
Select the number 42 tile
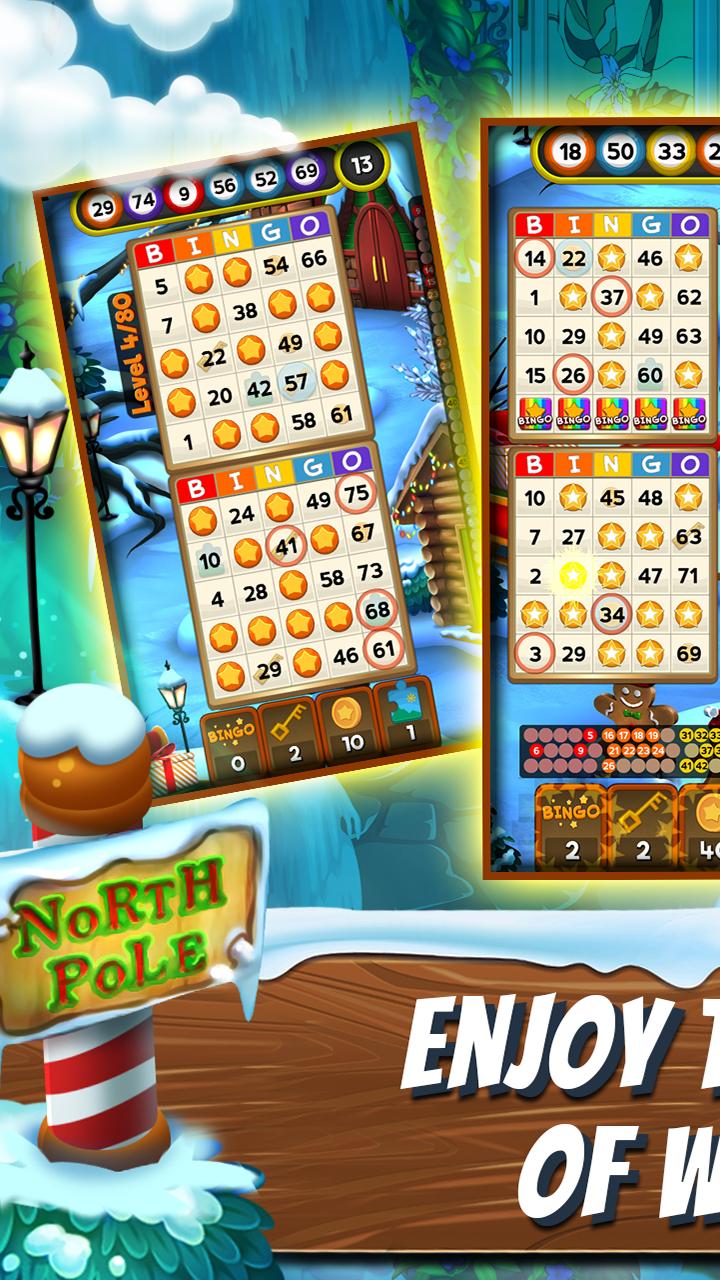[x=259, y=390]
